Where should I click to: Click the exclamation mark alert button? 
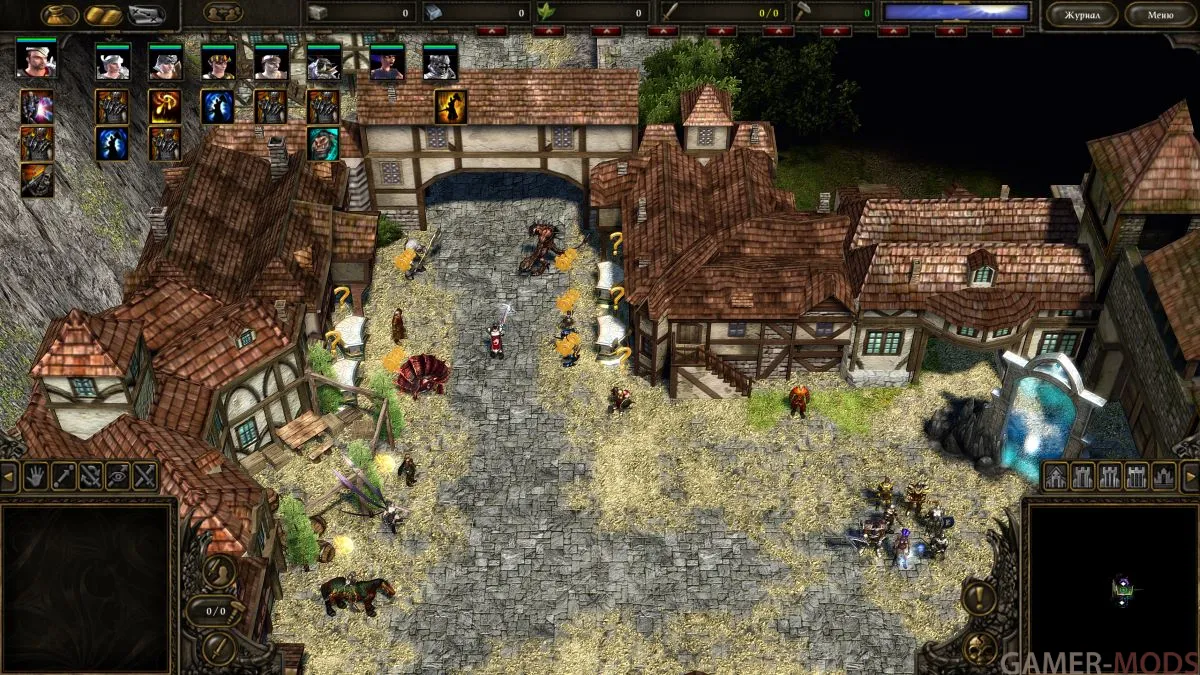click(979, 597)
